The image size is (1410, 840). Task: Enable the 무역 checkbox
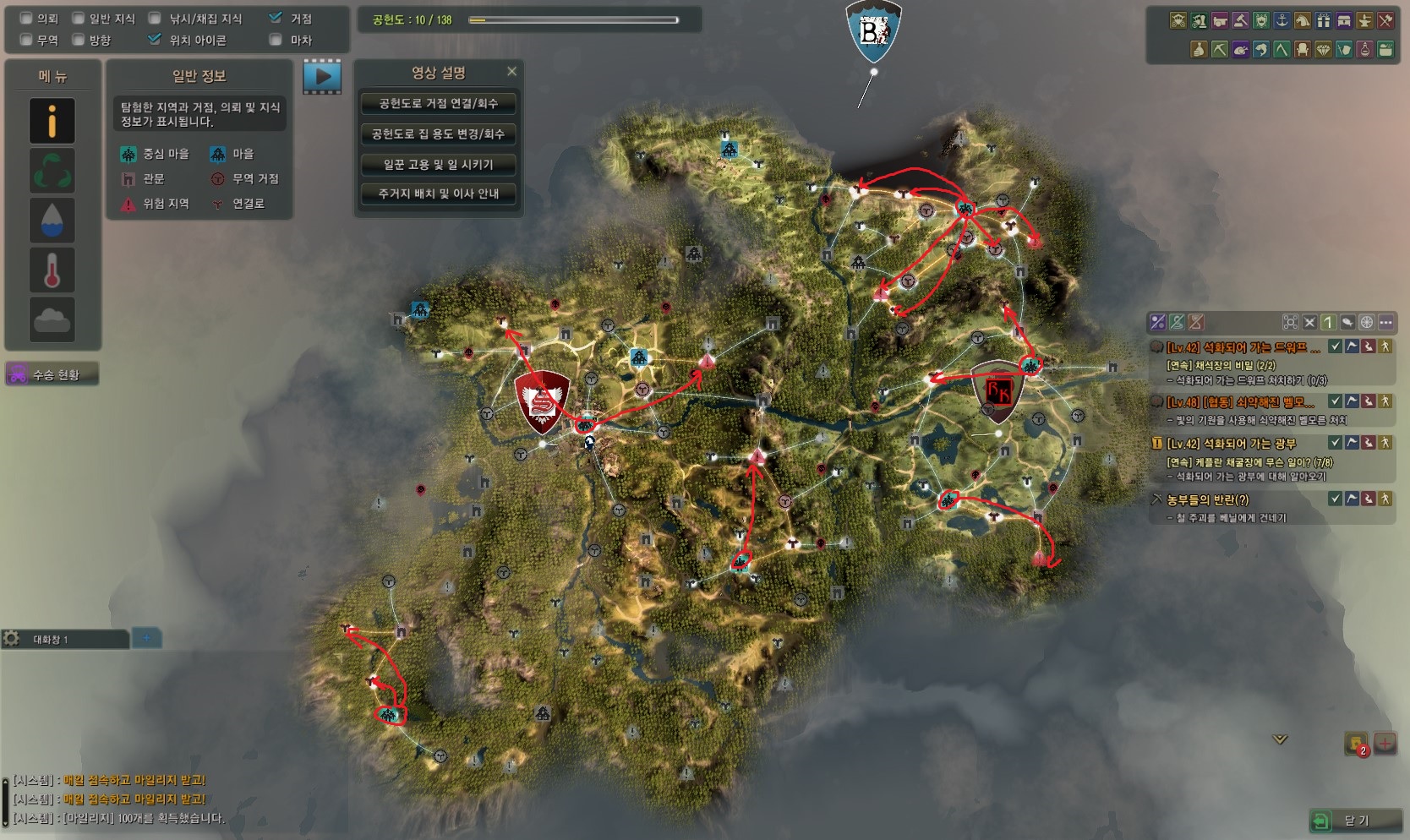(26, 40)
